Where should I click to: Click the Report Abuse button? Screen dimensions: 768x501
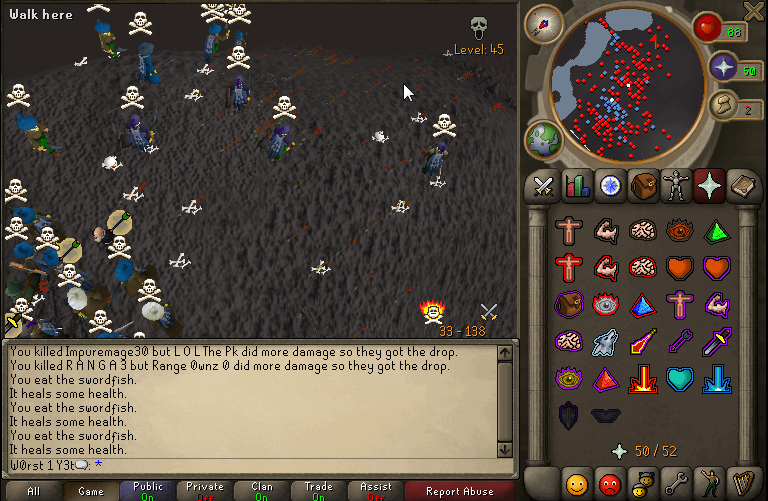pos(459,491)
